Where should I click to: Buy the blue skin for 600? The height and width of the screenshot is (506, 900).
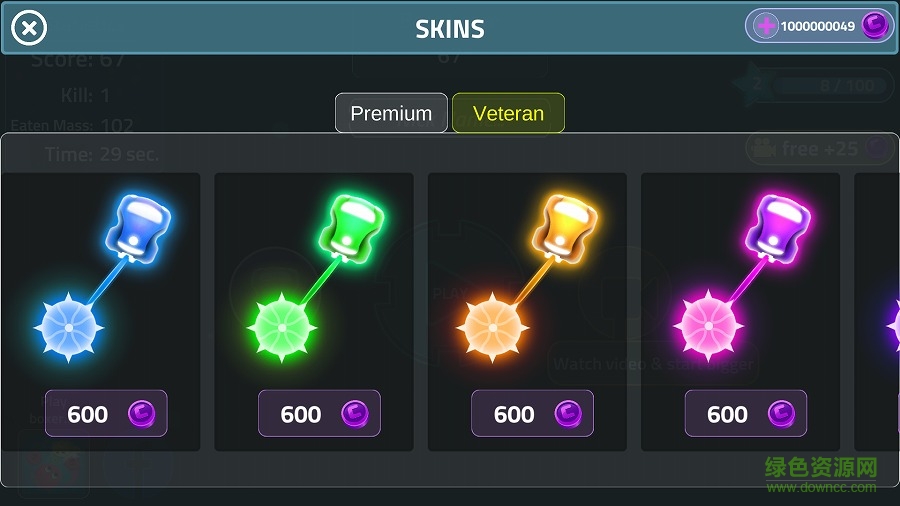pyautogui.click(x=106, y=413)
